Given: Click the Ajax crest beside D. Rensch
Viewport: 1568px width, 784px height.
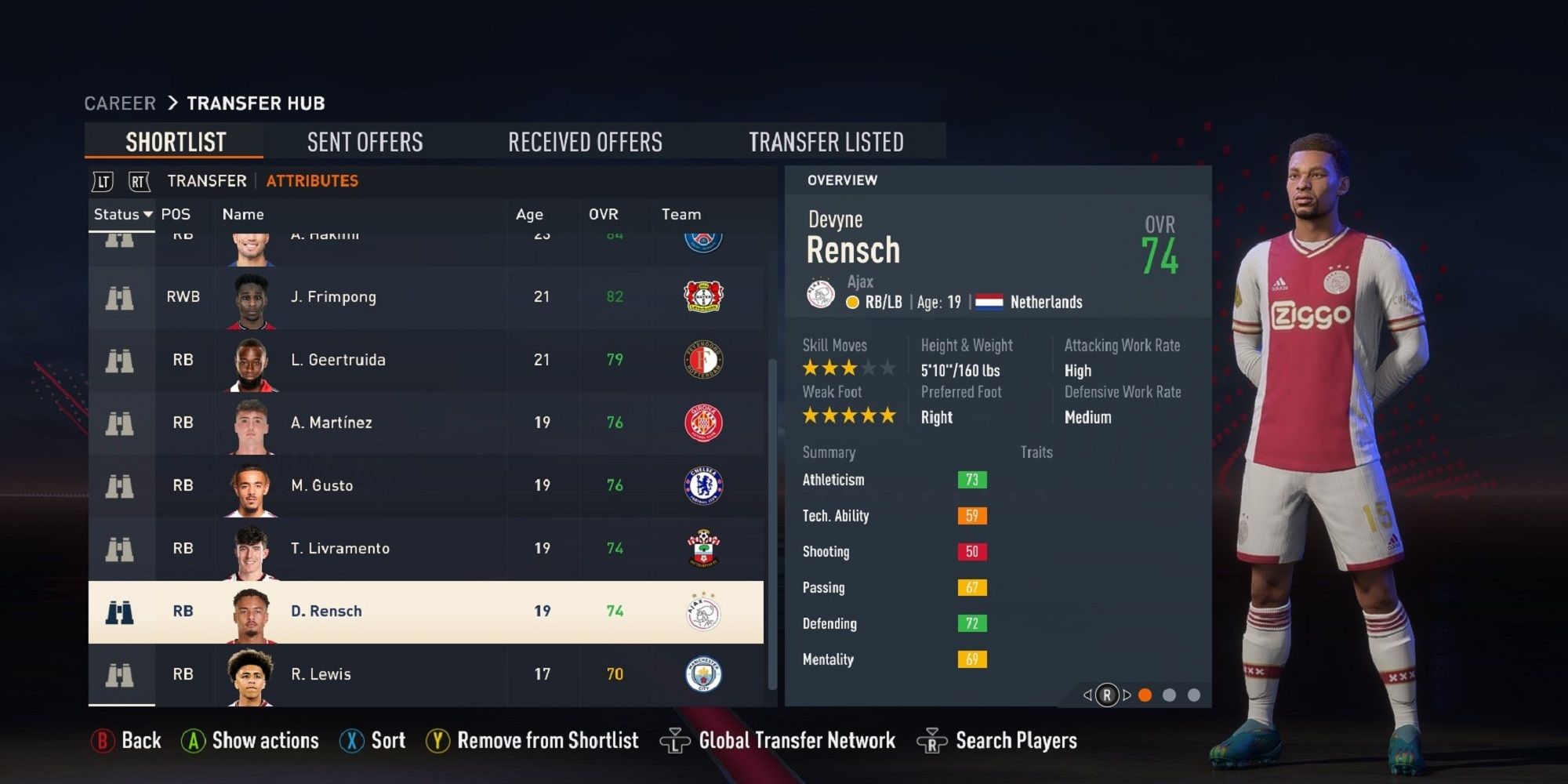Looking at the screenshot, I should 703,611.
